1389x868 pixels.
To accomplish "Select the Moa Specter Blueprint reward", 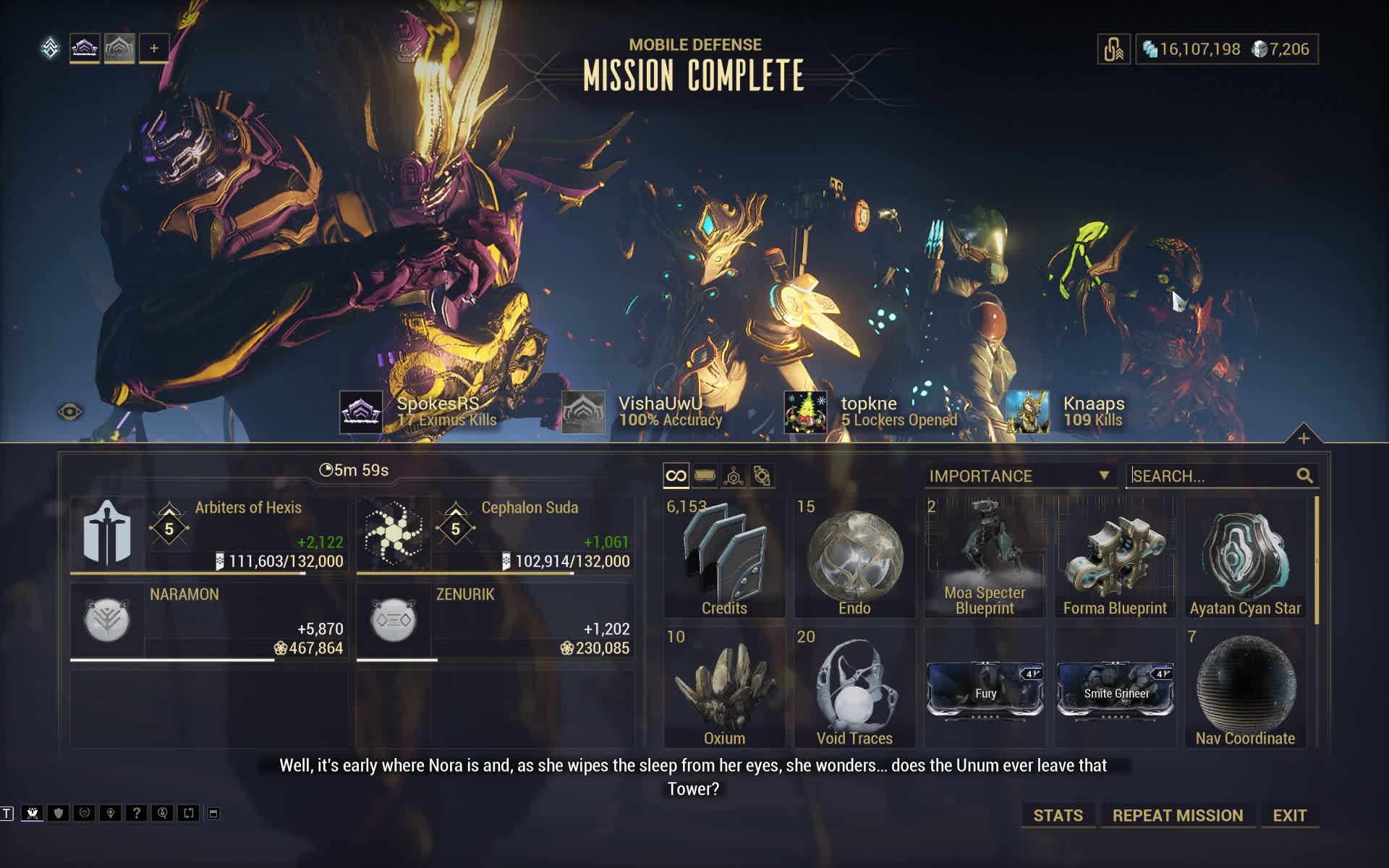I will [985, 558].
